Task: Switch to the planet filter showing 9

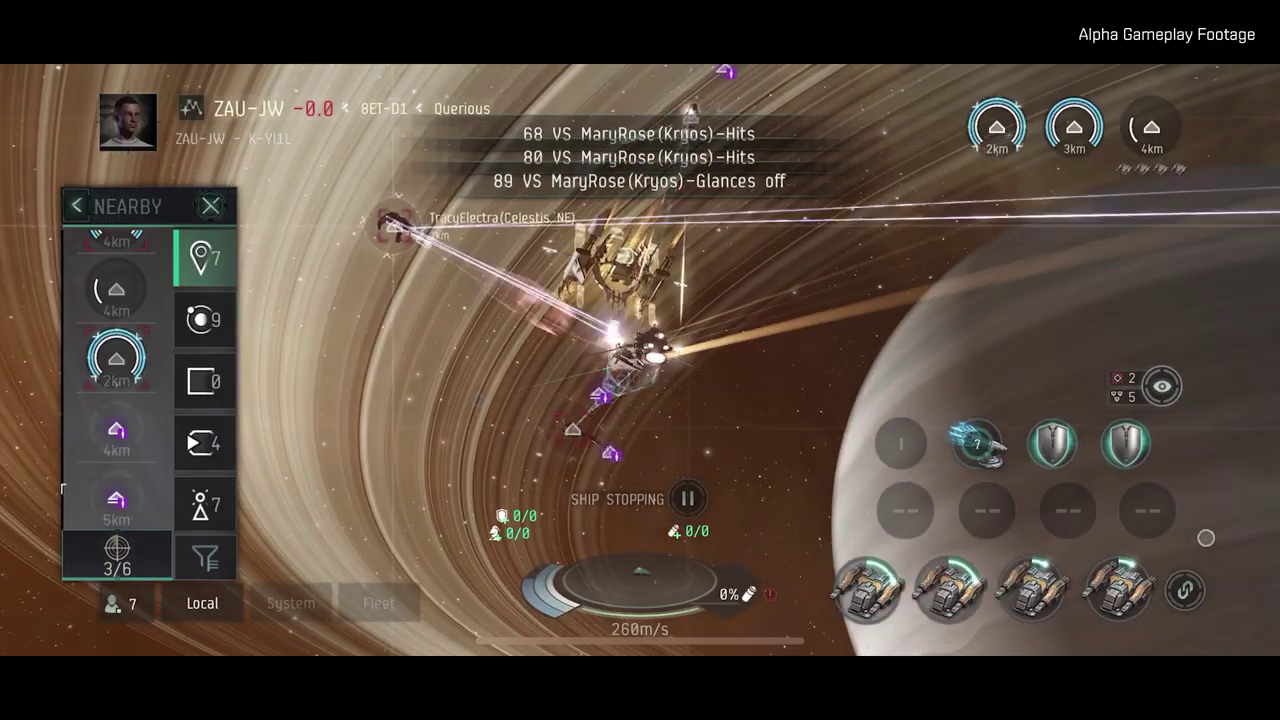Action: point(205,320)
